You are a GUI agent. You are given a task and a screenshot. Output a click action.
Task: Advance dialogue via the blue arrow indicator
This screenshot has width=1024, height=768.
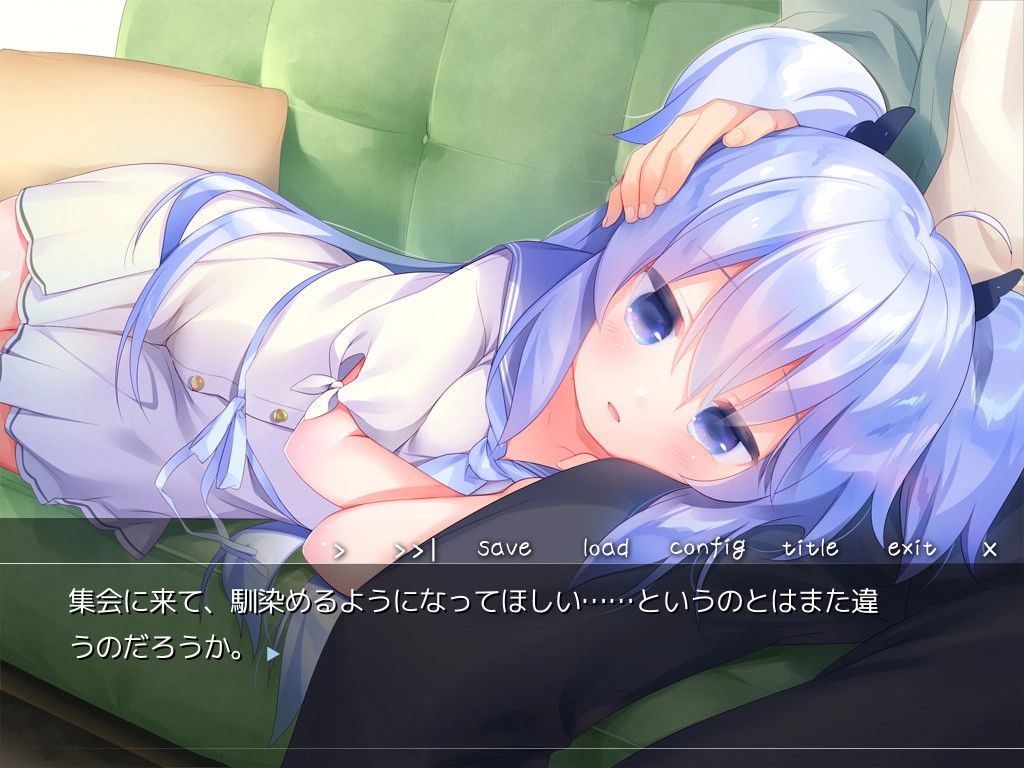pyautogui.click(x=273, y=653)
